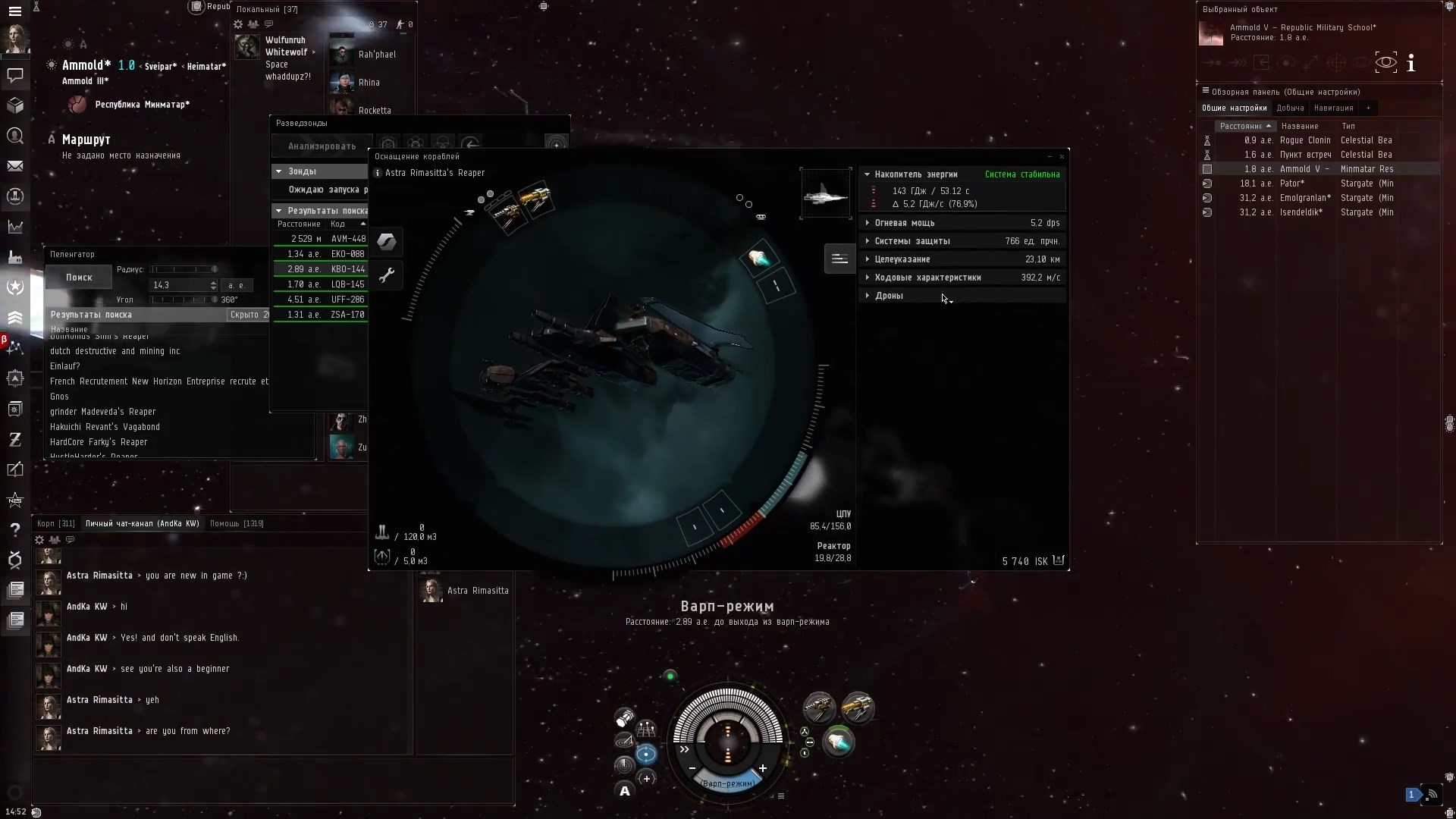The width and height of the screenshot is (1456, 819).
Task: Select the wrench icon in the fitting window
Action: pos(388,275)
